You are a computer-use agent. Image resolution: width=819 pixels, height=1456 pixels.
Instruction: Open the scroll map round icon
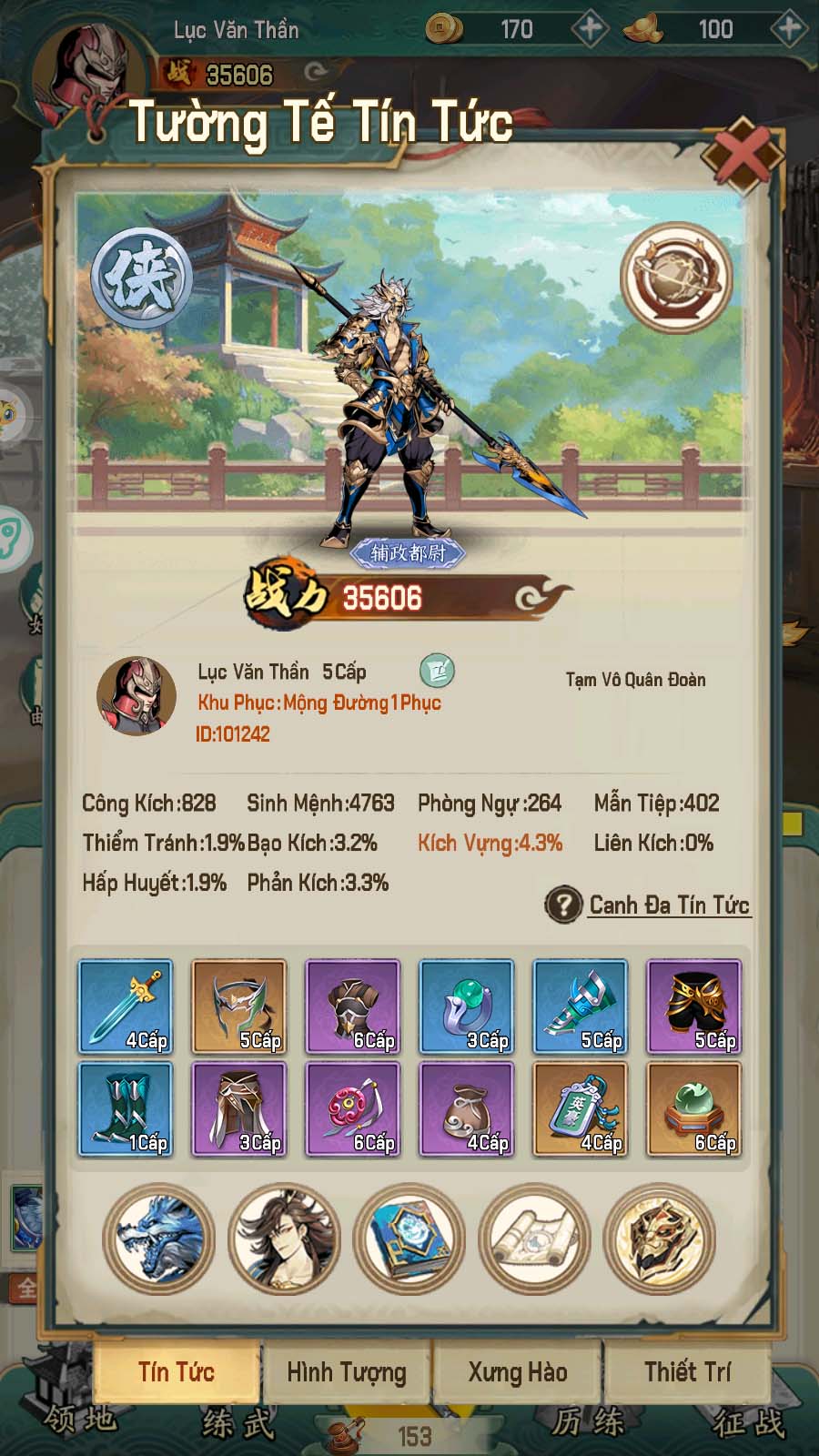tap(534, 1239)
